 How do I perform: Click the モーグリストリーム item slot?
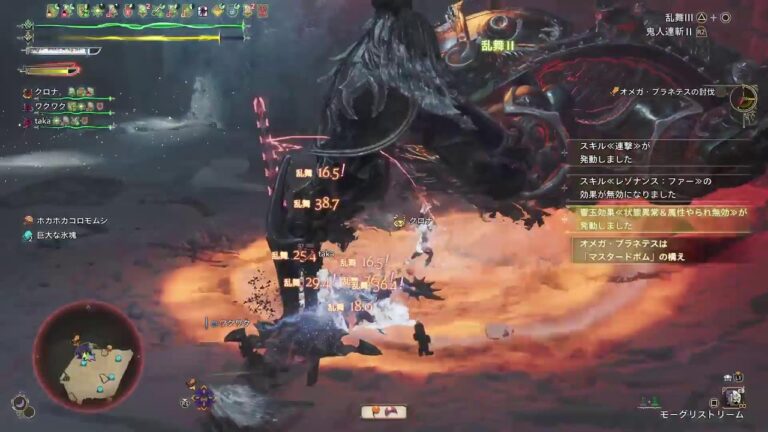(733, 398)
